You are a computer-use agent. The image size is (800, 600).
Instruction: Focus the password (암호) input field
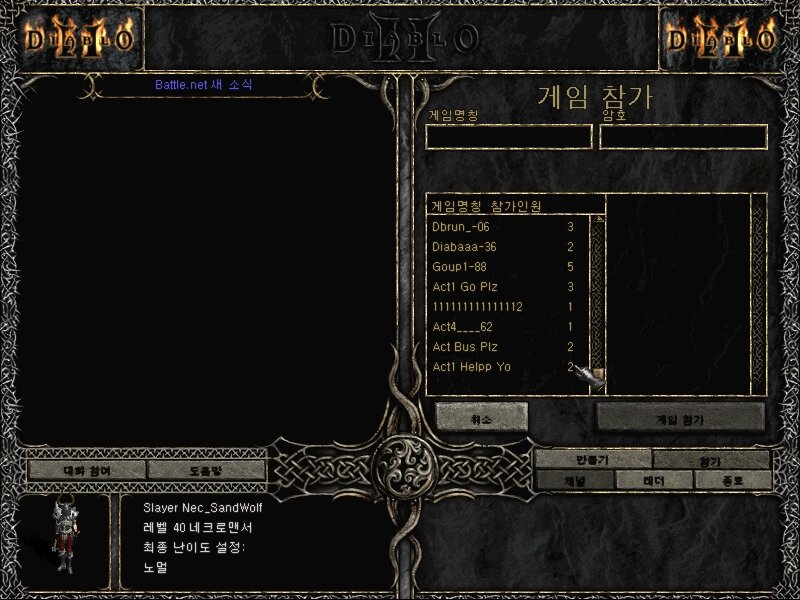(x=683, y=137)
